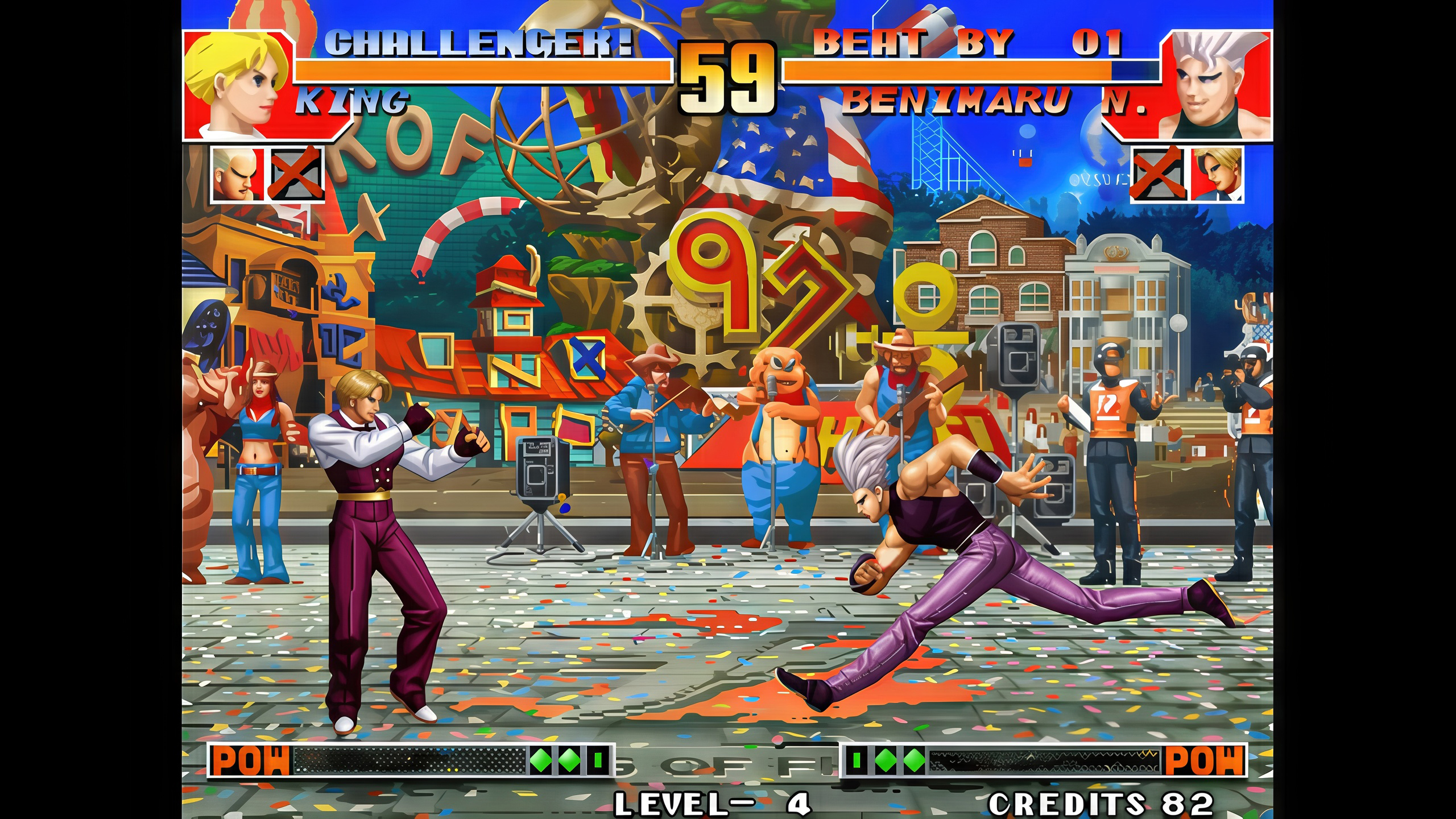This screenshot has height=819, width=1456.
Task: Click the crossed-out defeated slot on Benimaru's team
Action: 1158,174
